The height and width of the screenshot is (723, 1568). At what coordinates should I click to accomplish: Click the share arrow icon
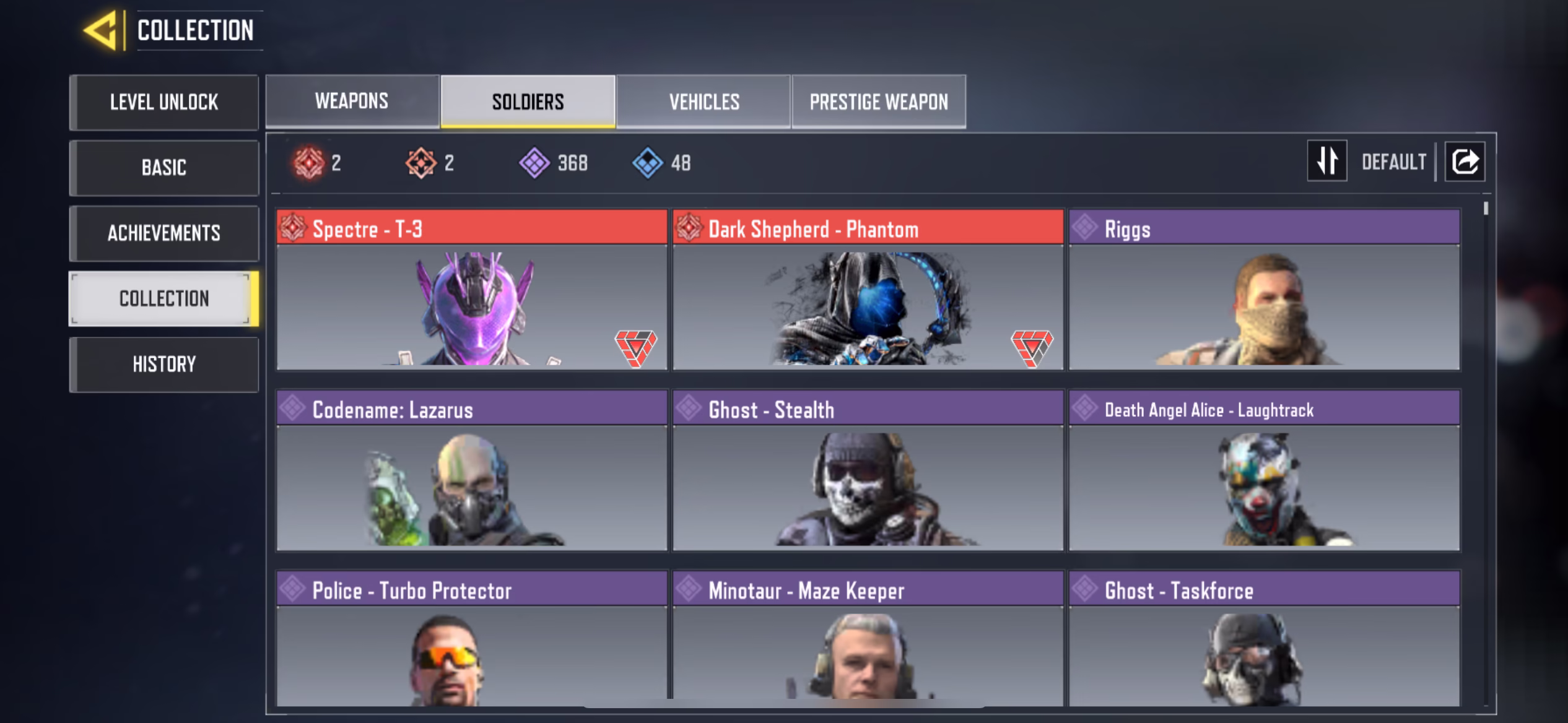[x=1465, y=162]
